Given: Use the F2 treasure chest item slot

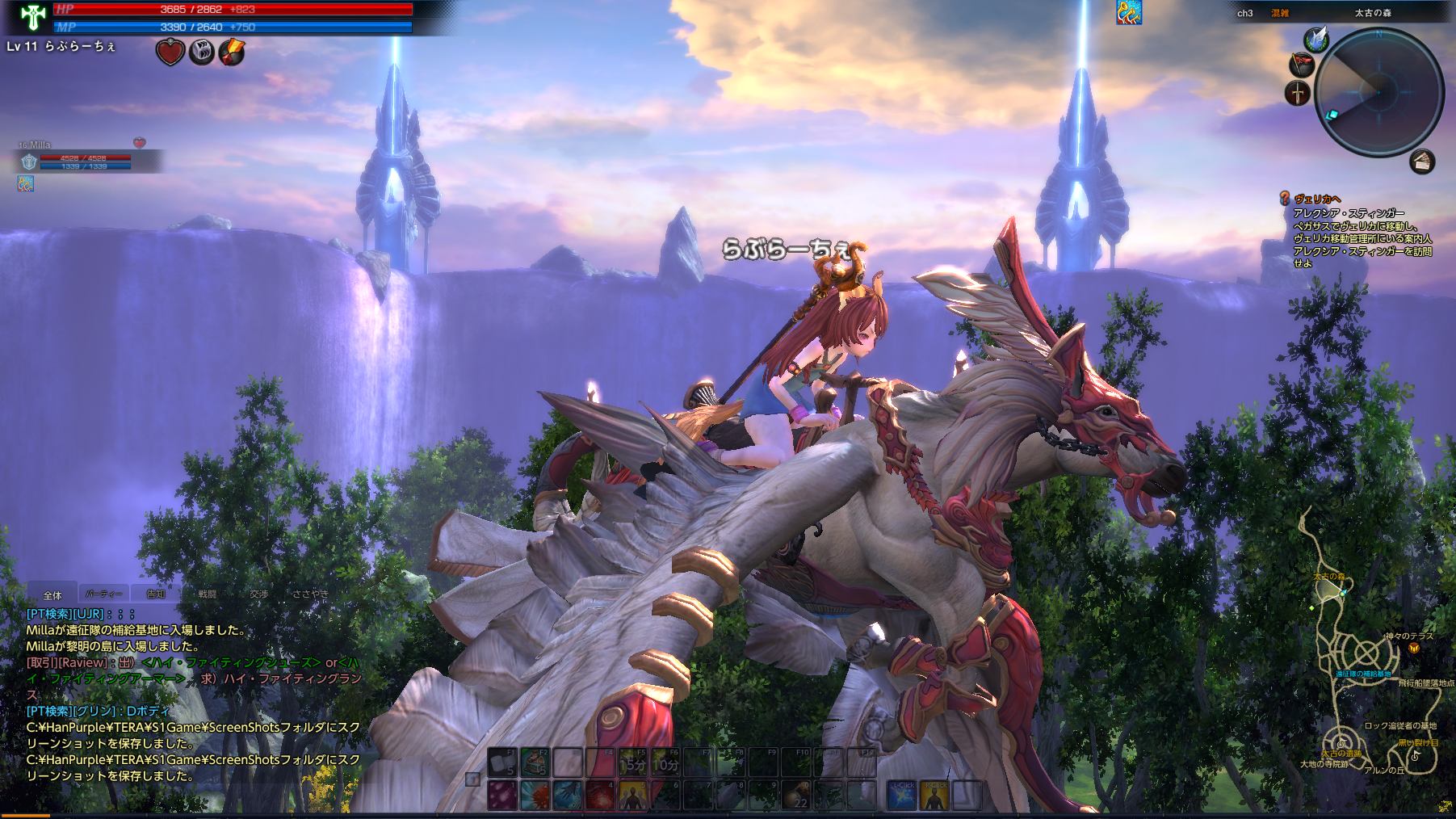Looking at the screenshot, I should pyautogui.click(x=535, y=762).
